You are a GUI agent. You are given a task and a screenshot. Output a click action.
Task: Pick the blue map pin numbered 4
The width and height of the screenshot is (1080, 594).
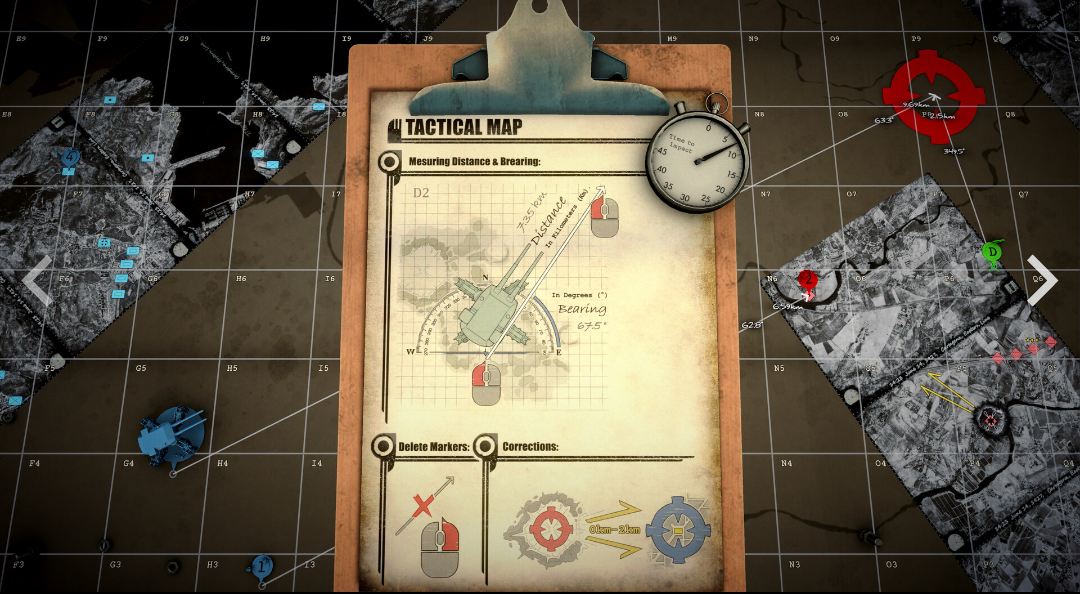pyautogui.click(x=70, y=157)
